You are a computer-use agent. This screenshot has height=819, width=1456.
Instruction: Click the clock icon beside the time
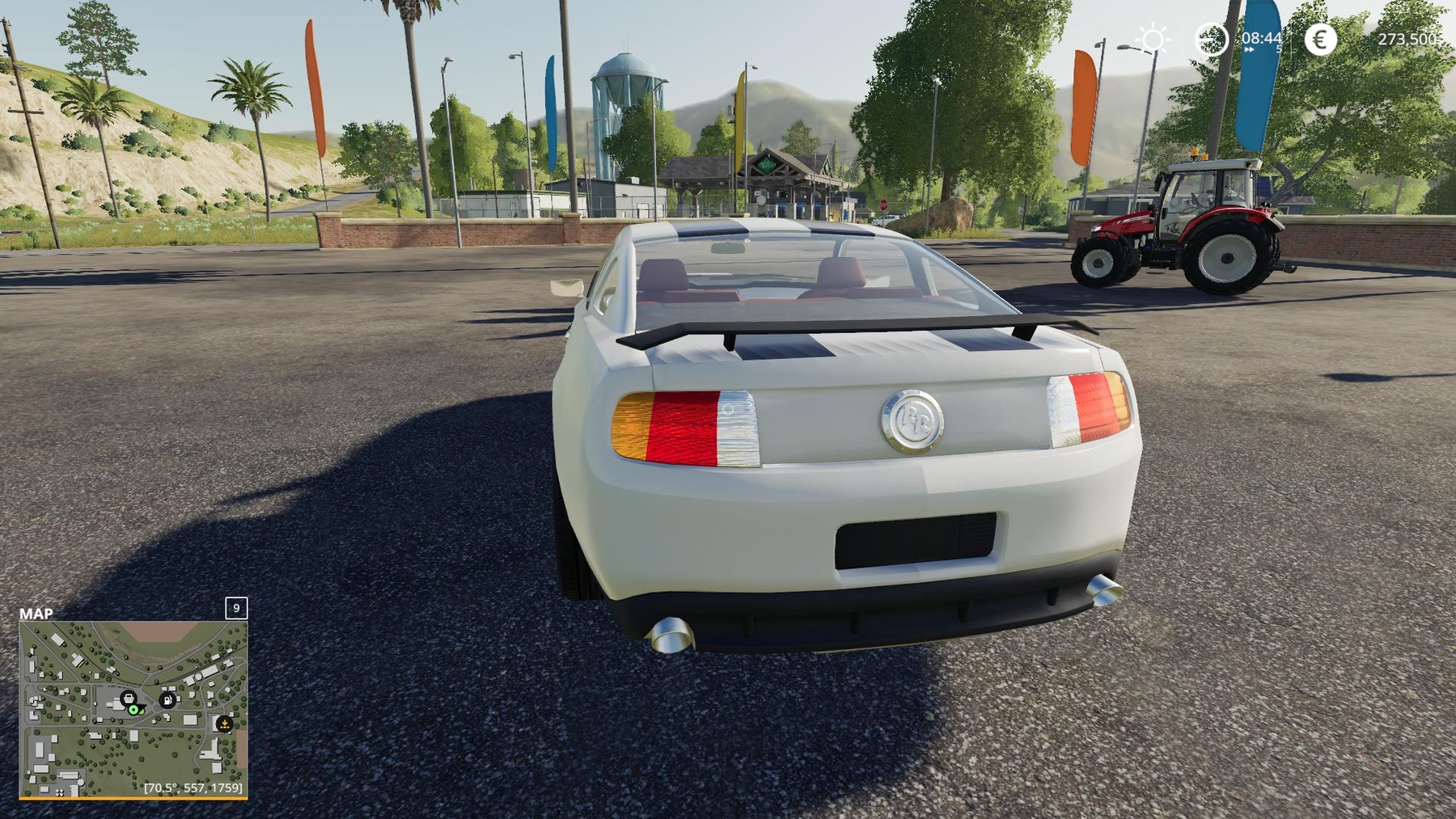coord(1211,39)
